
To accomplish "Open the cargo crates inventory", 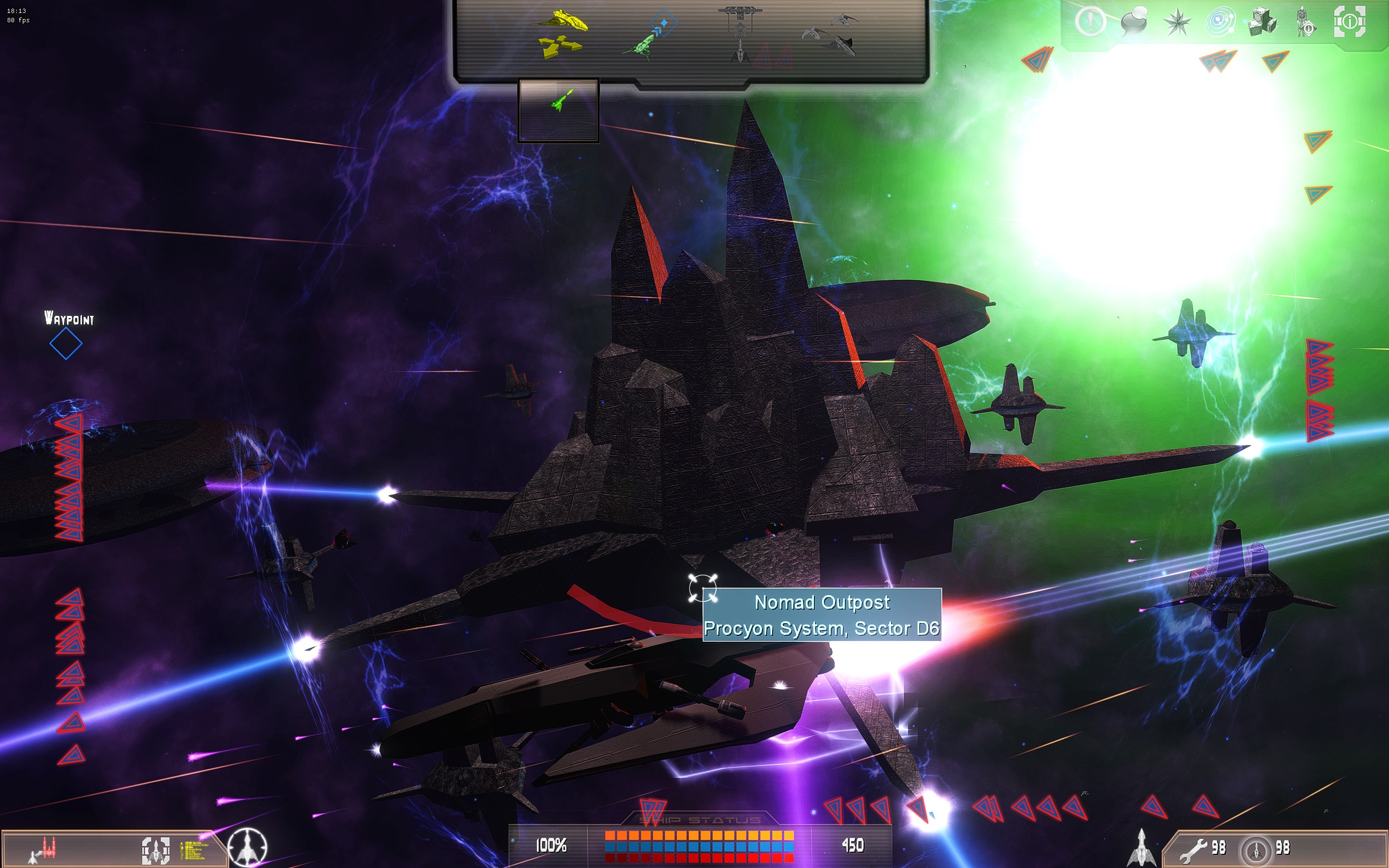I will (x=1262, y=22).
